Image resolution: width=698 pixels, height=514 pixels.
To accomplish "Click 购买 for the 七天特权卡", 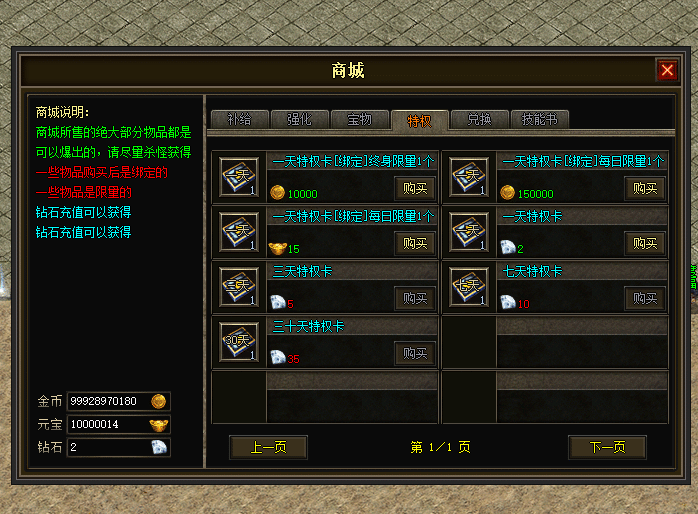I will pyautogui.click(x=645, y=298).
